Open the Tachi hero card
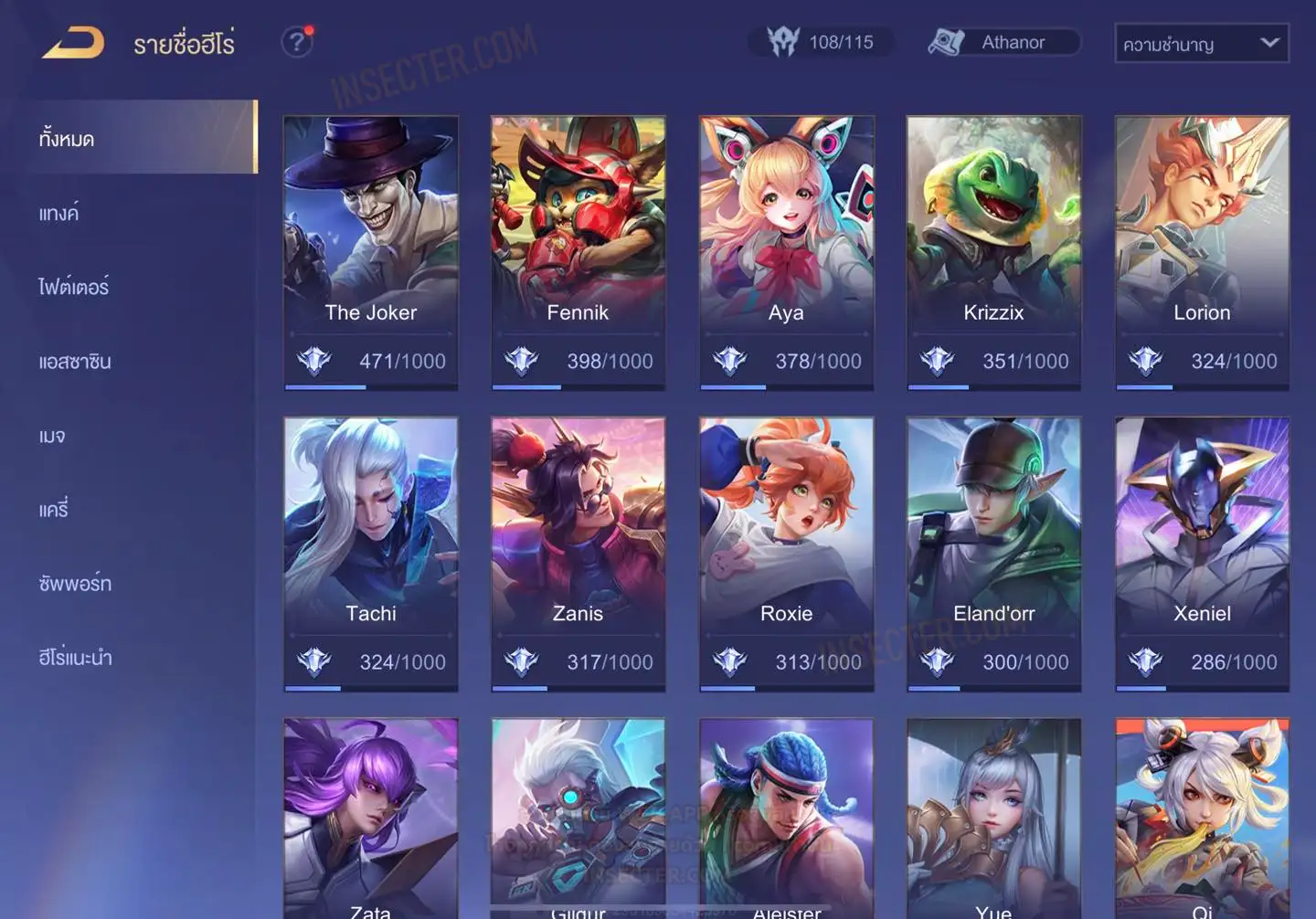The image size is (1316, 919). click(370, 553)
